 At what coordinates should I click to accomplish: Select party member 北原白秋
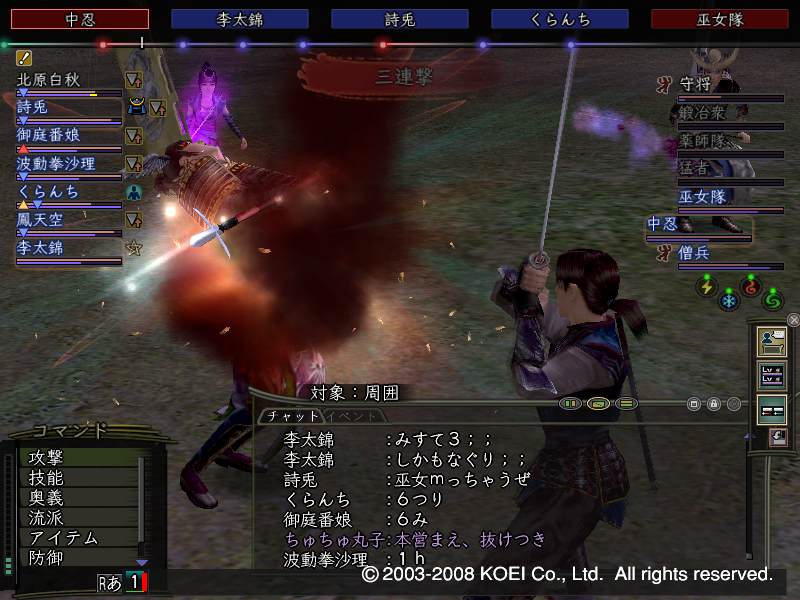pyautogui.click(x=50, y=80)
